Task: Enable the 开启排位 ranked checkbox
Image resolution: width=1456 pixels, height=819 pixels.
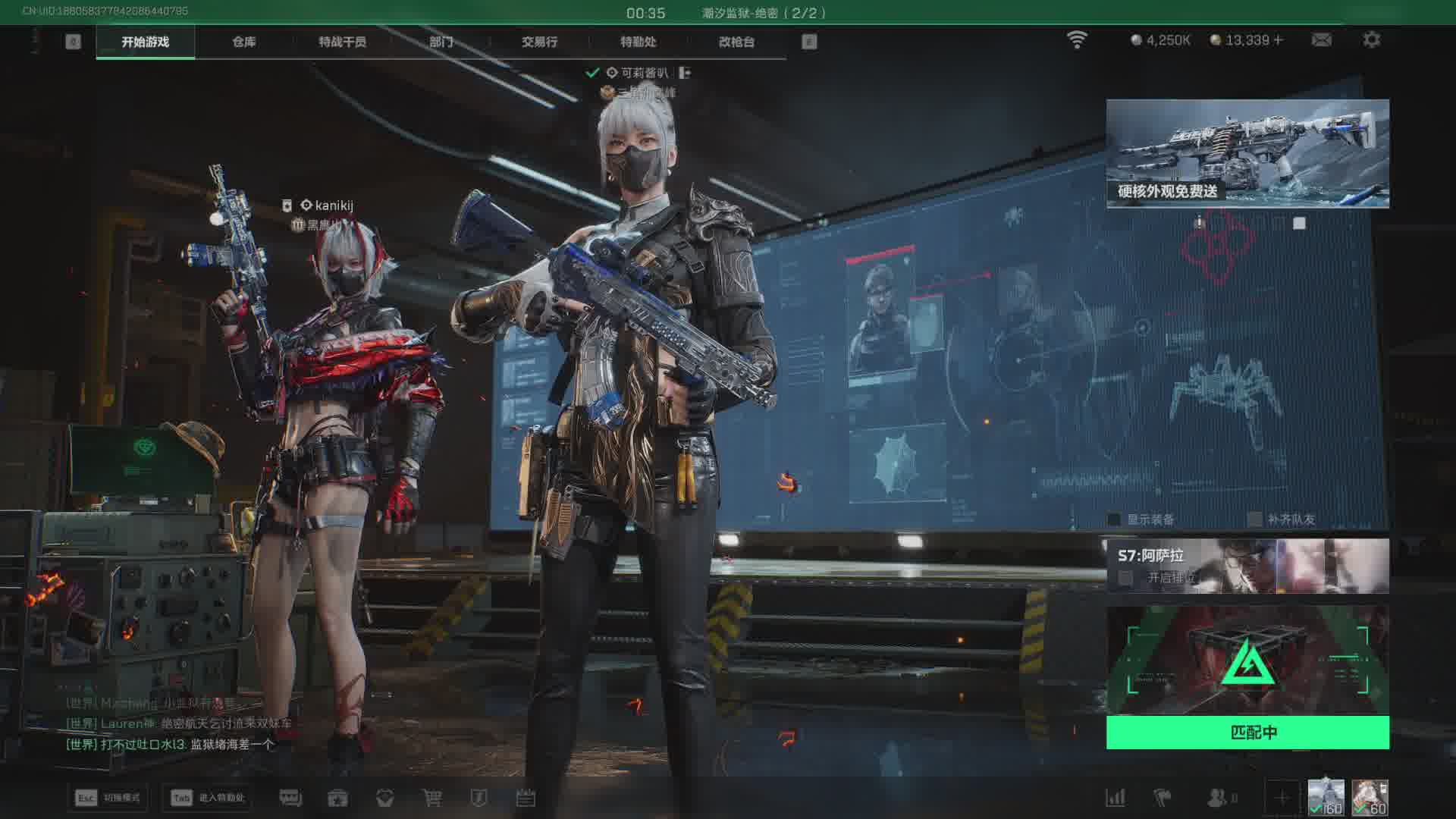Action: tap(1126, 578)
